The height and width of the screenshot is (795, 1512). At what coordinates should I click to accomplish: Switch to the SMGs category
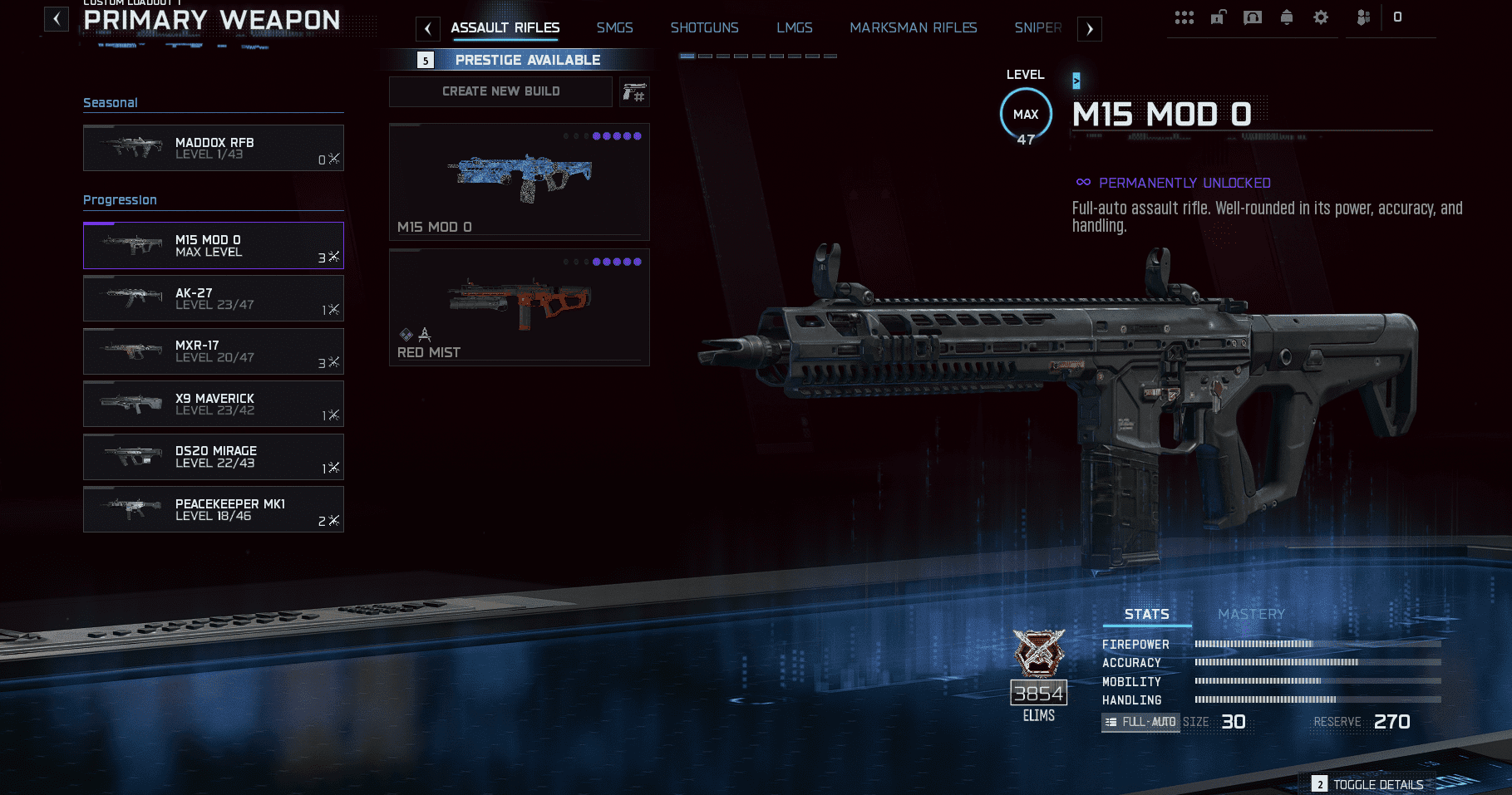tap(614, 28)
